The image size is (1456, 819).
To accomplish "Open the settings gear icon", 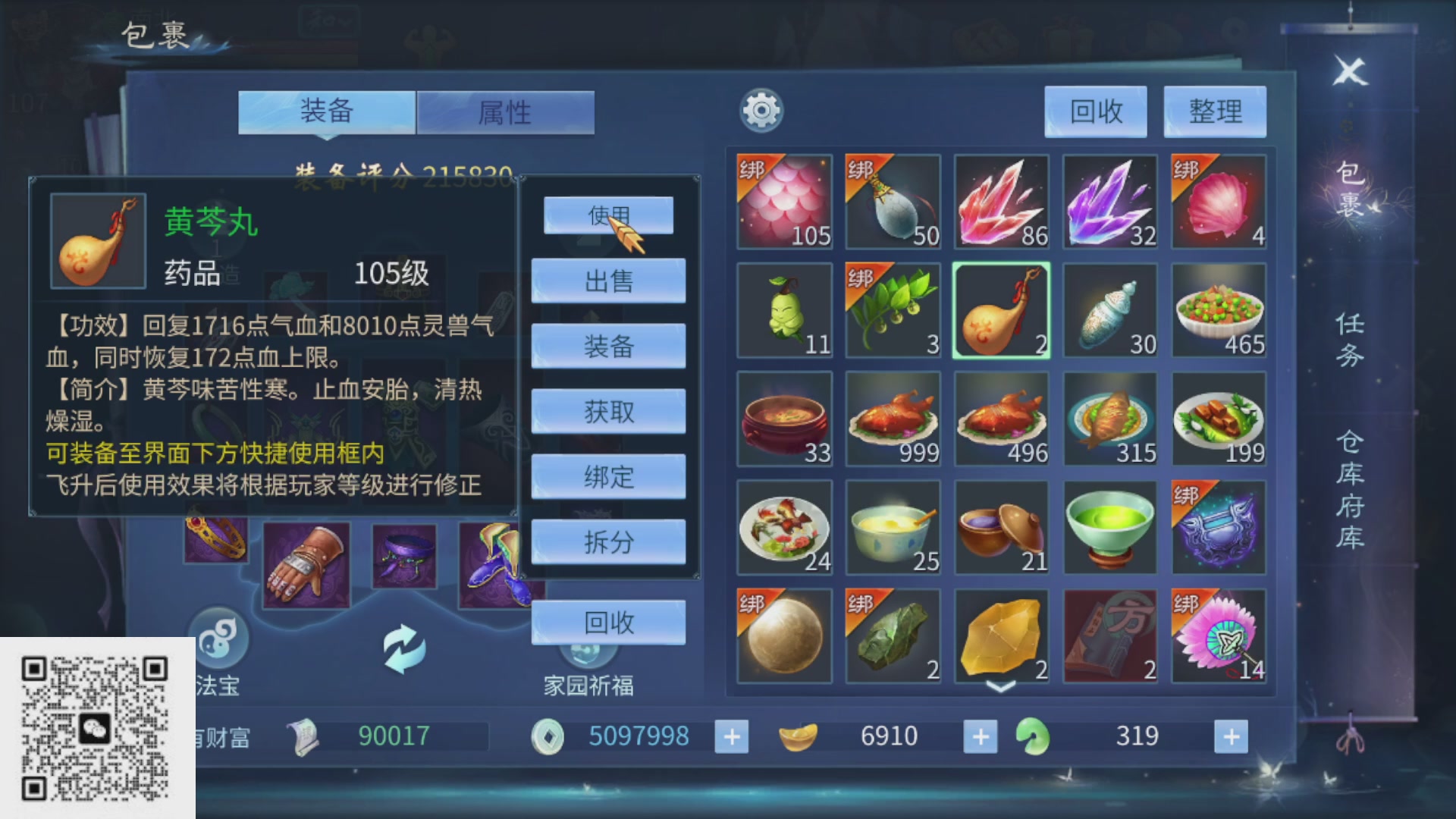I will (x=764, y=109).
